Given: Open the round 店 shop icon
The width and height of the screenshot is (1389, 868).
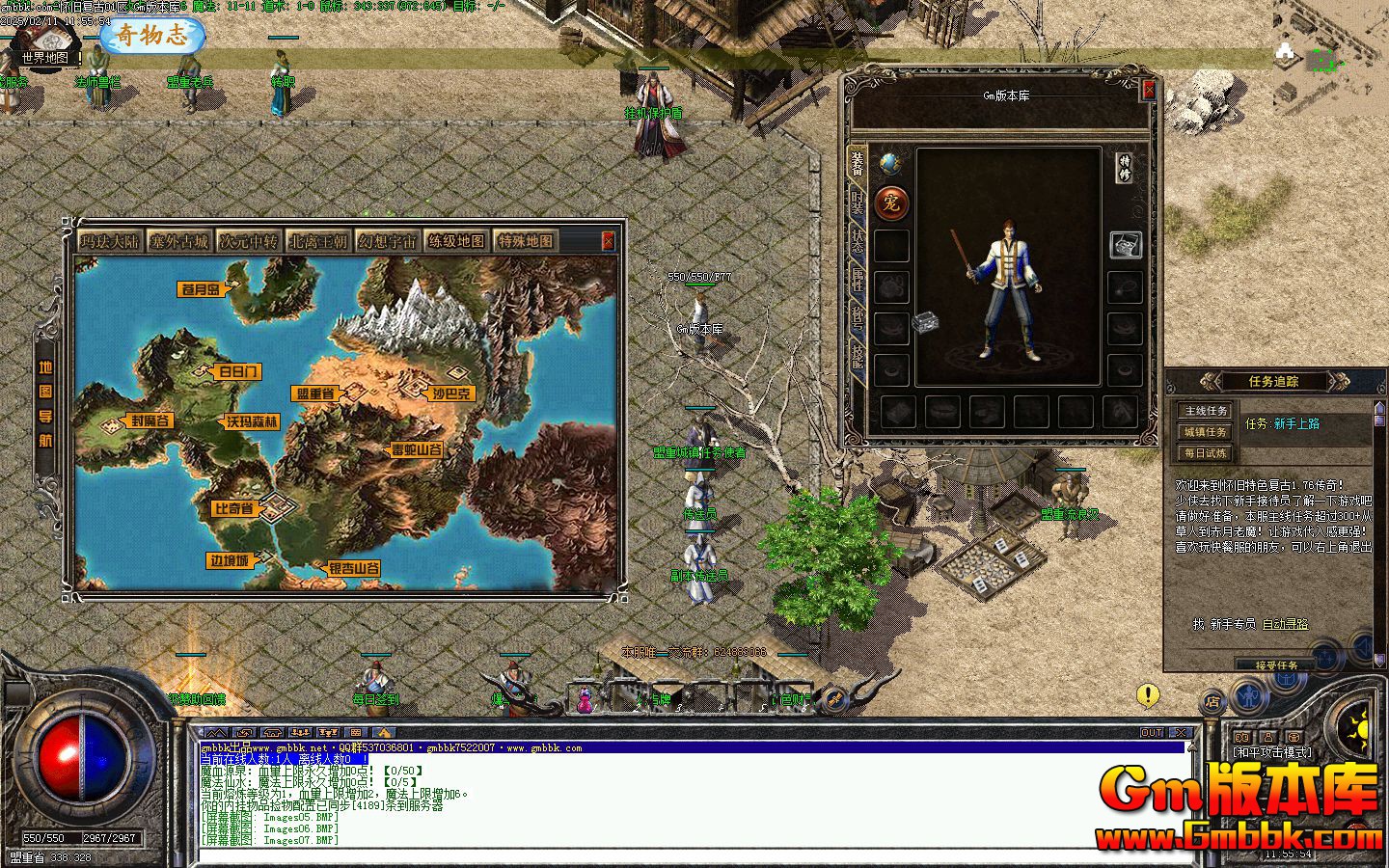Looking at the screenshot, I should (x=1212, y=702).
